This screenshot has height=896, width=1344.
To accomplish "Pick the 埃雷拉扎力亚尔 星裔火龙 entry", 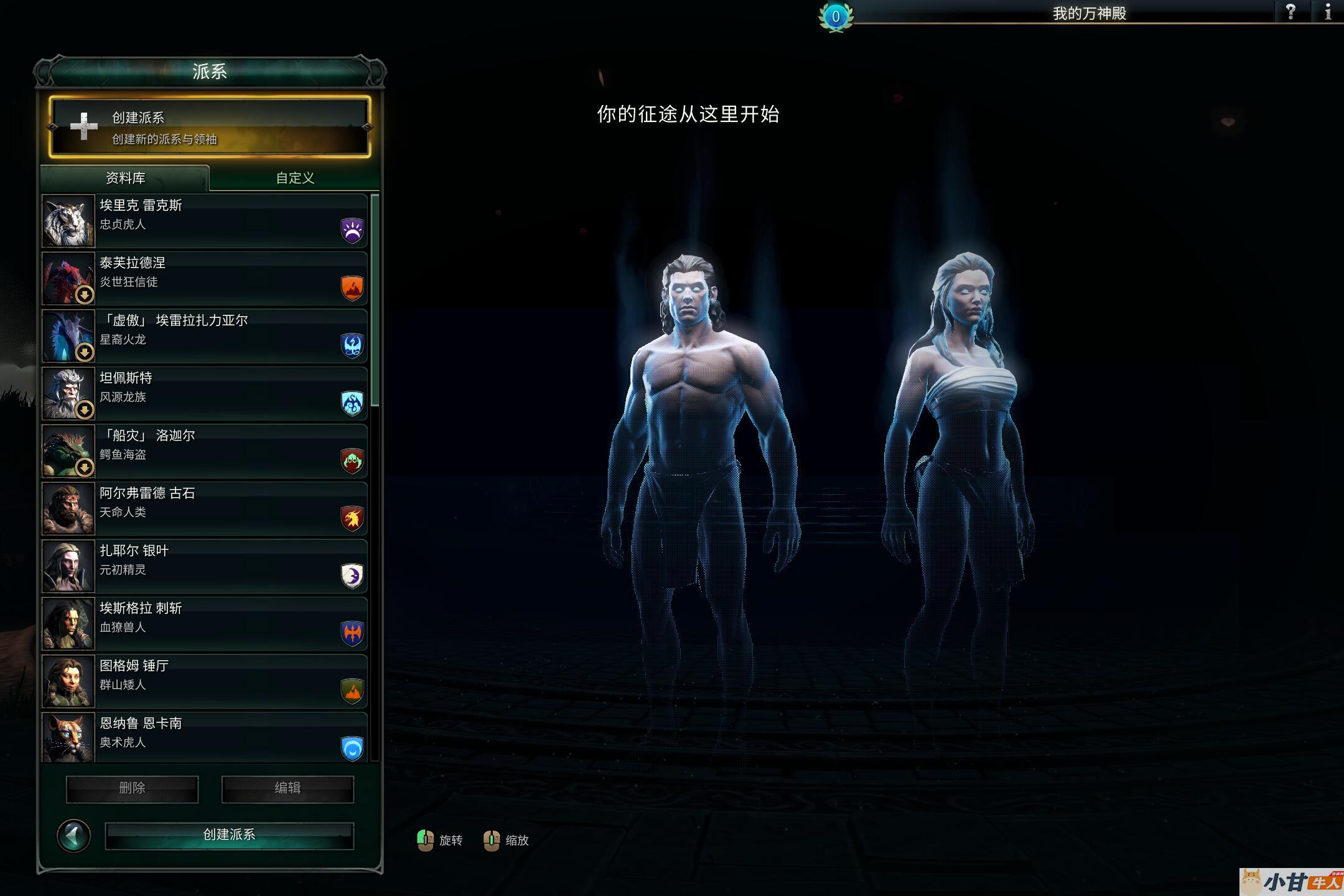I will (x=205, y=336).
